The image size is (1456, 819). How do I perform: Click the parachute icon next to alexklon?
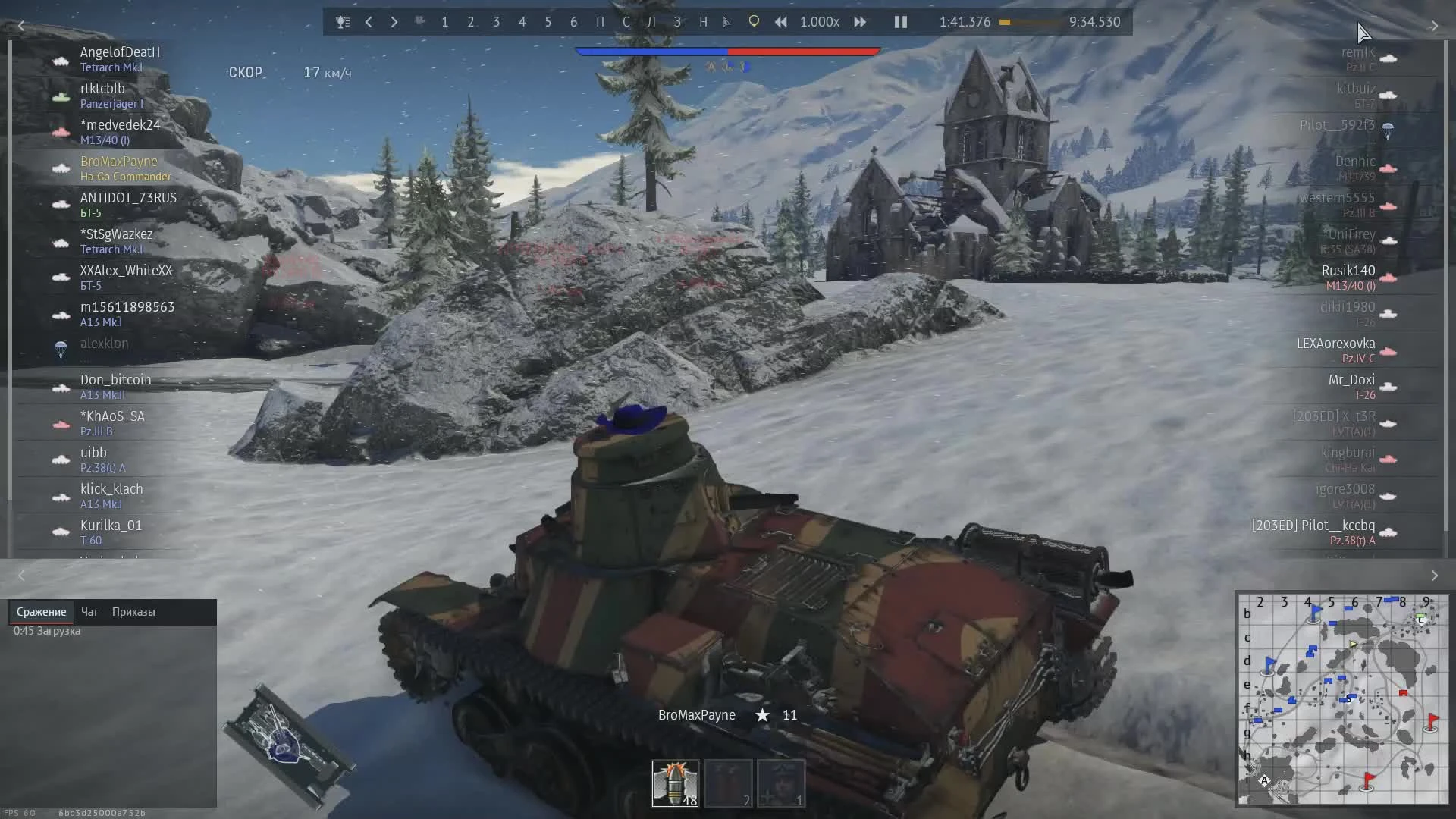(61, 350)
